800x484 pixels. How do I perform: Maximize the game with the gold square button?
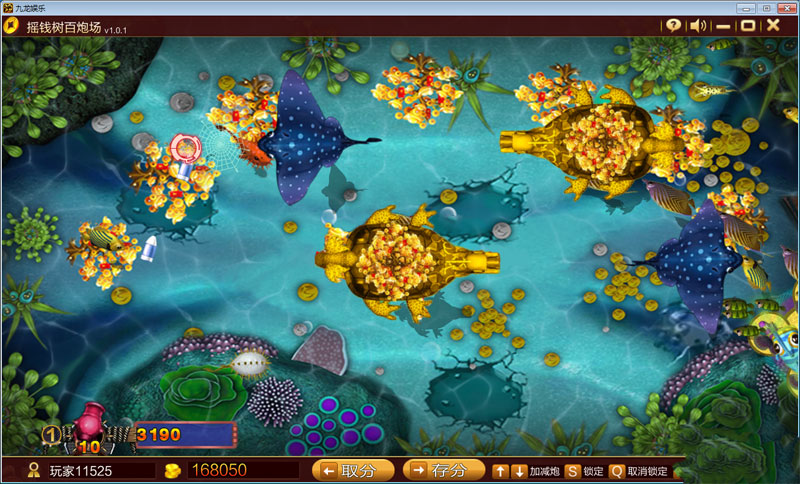click(x=747, y=25)
